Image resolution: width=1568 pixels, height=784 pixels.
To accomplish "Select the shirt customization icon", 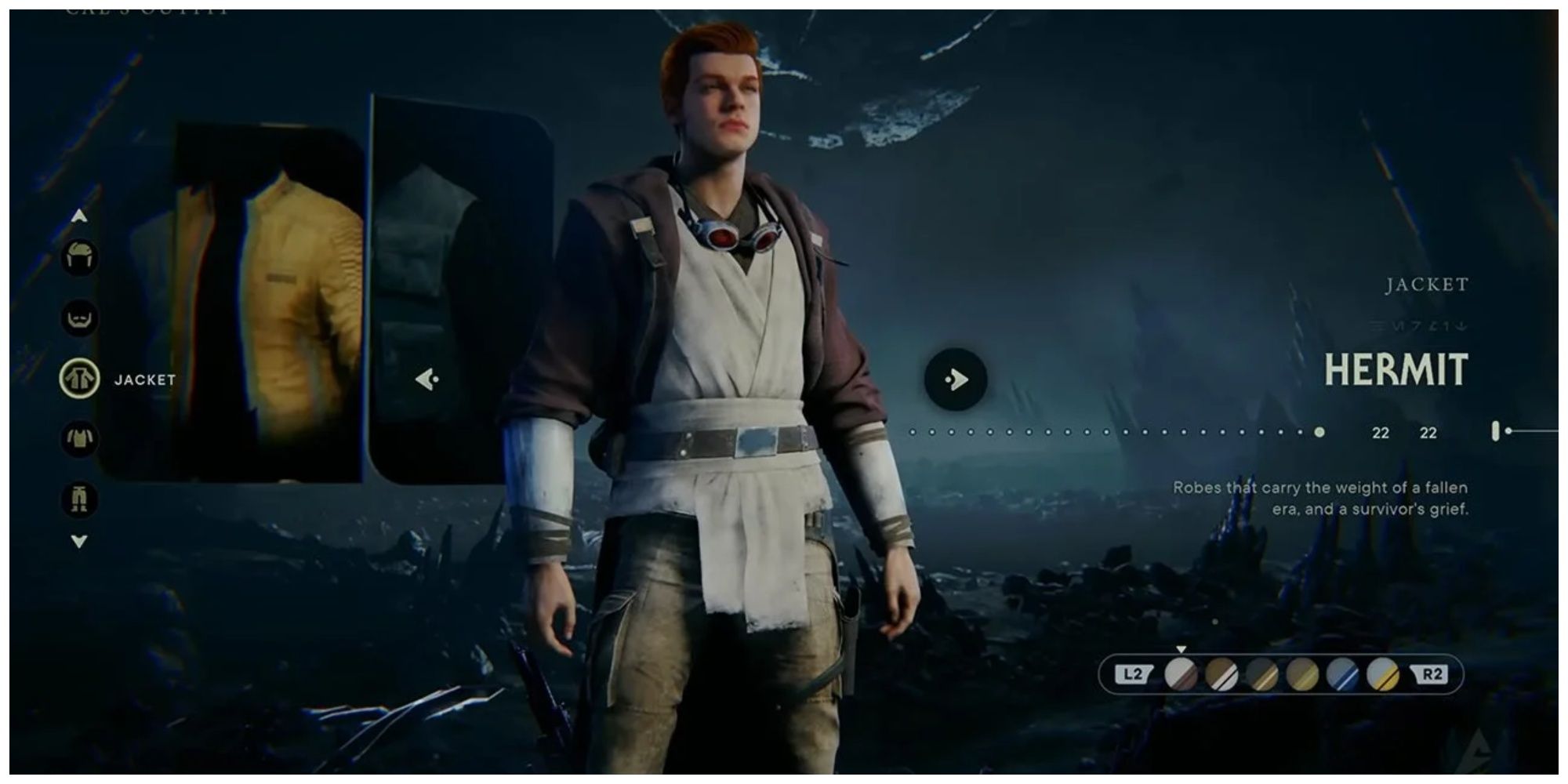I will pyautogui.click(x=81, y=437).
